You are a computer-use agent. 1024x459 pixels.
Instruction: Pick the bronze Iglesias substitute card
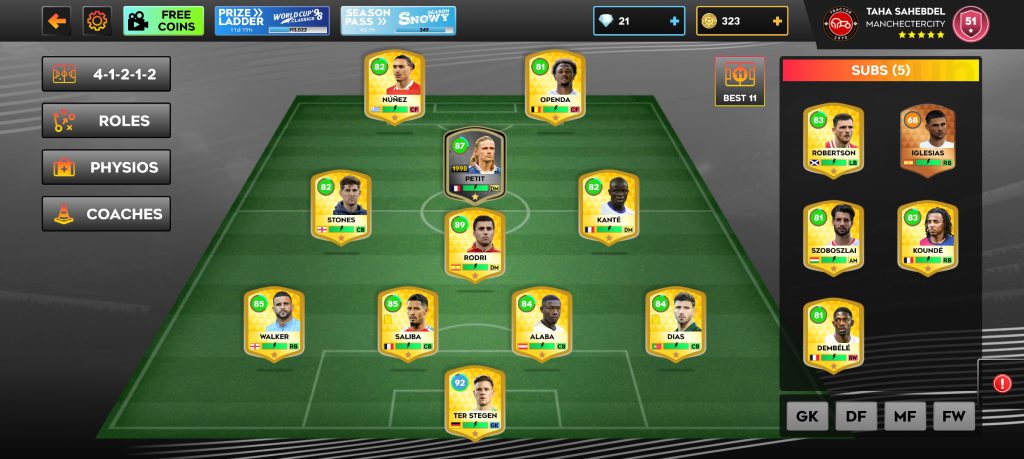[927, 139]
